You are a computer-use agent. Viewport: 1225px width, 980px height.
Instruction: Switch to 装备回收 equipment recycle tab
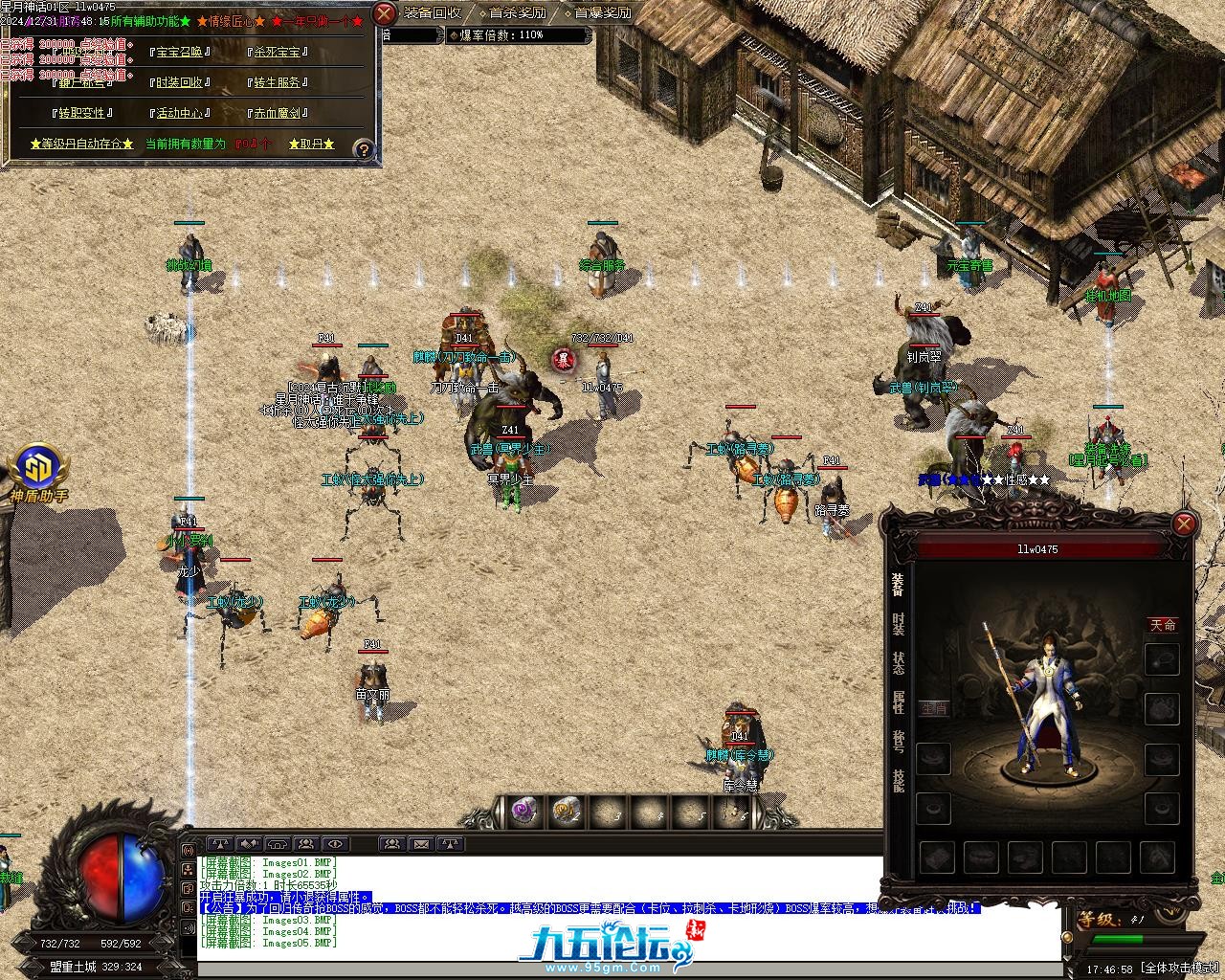[432, 12]
